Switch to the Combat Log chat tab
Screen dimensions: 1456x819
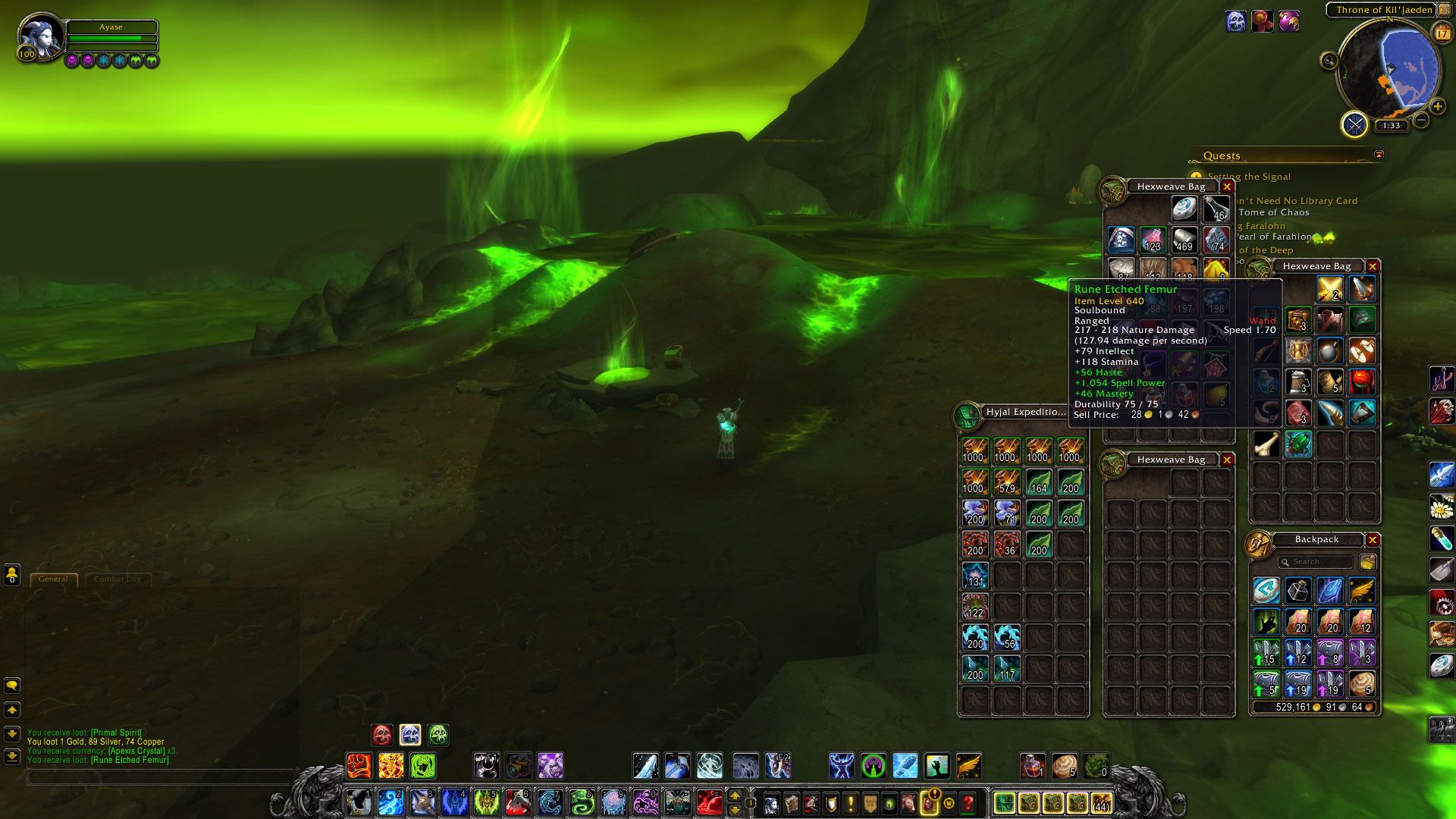point(117,579)
